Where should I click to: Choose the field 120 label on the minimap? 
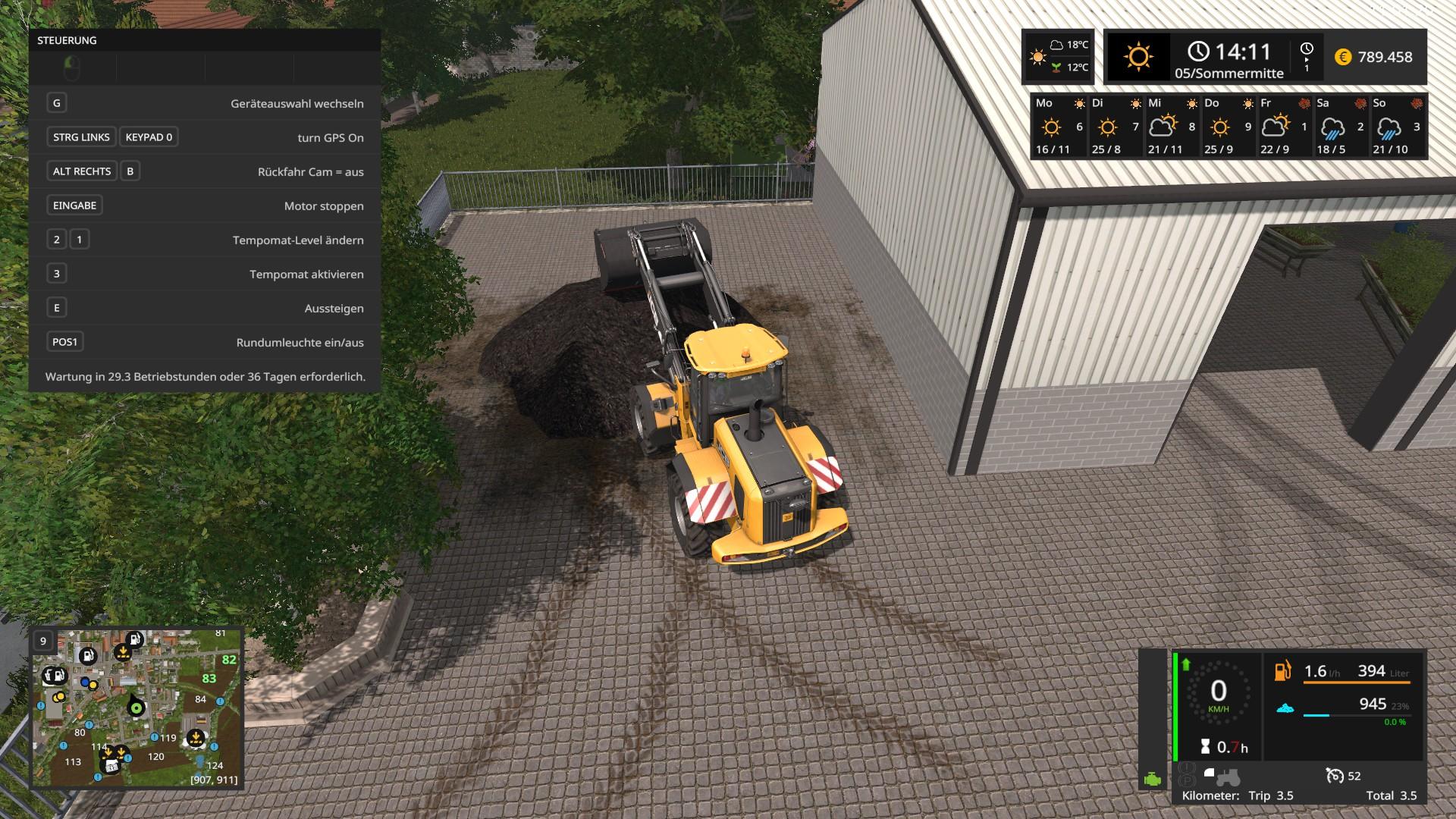pyautogui.click(x=156, y=756)
